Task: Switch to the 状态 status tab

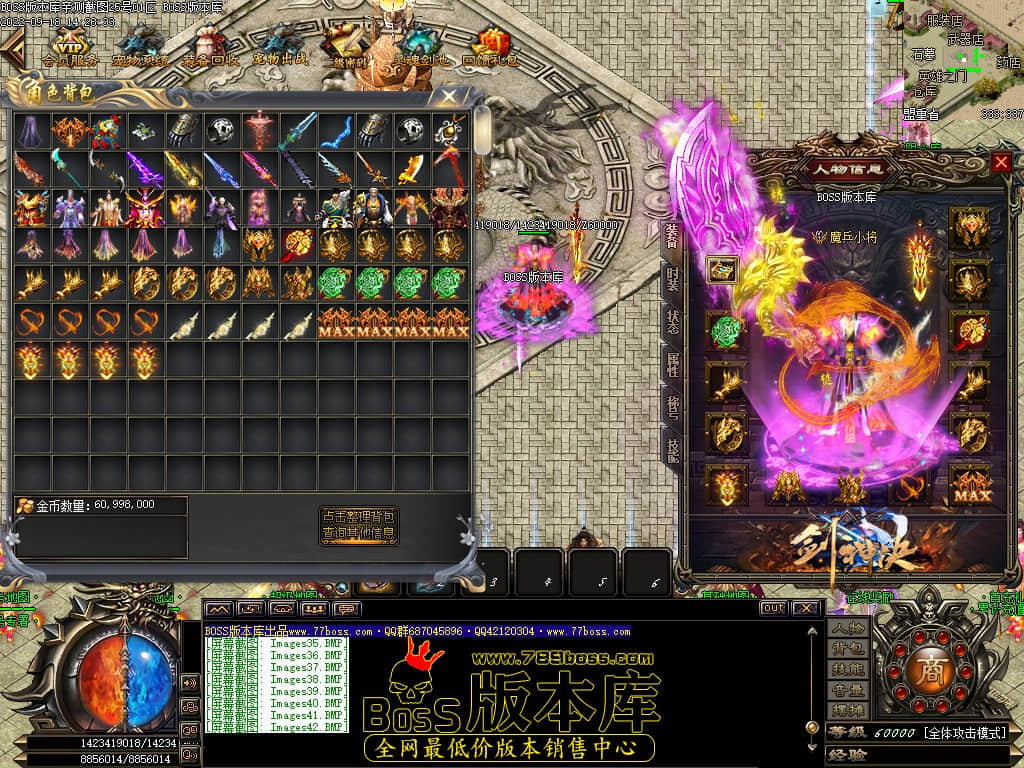Action: [673, 321]
